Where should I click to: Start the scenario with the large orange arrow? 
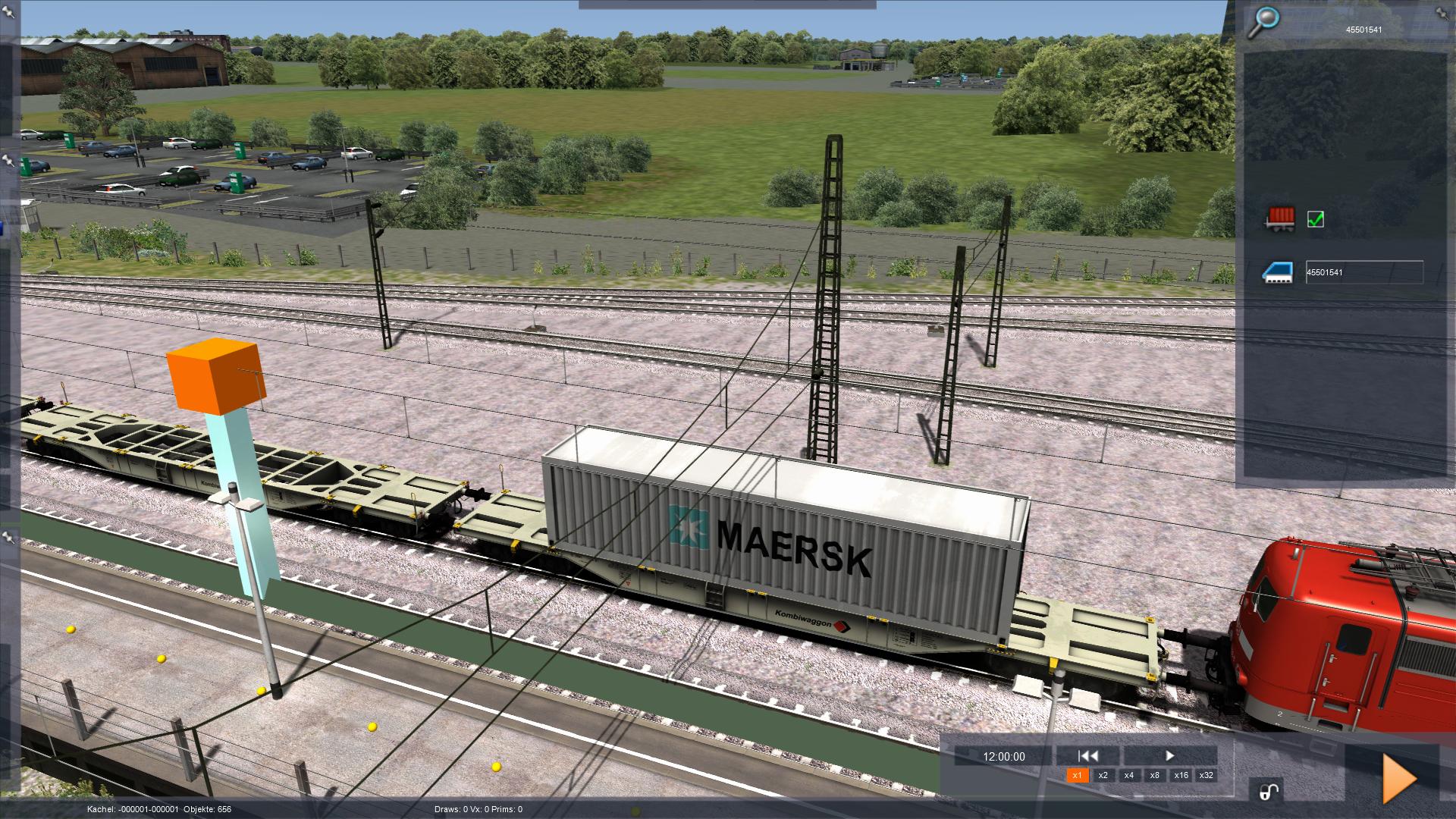click(1399, 778)
